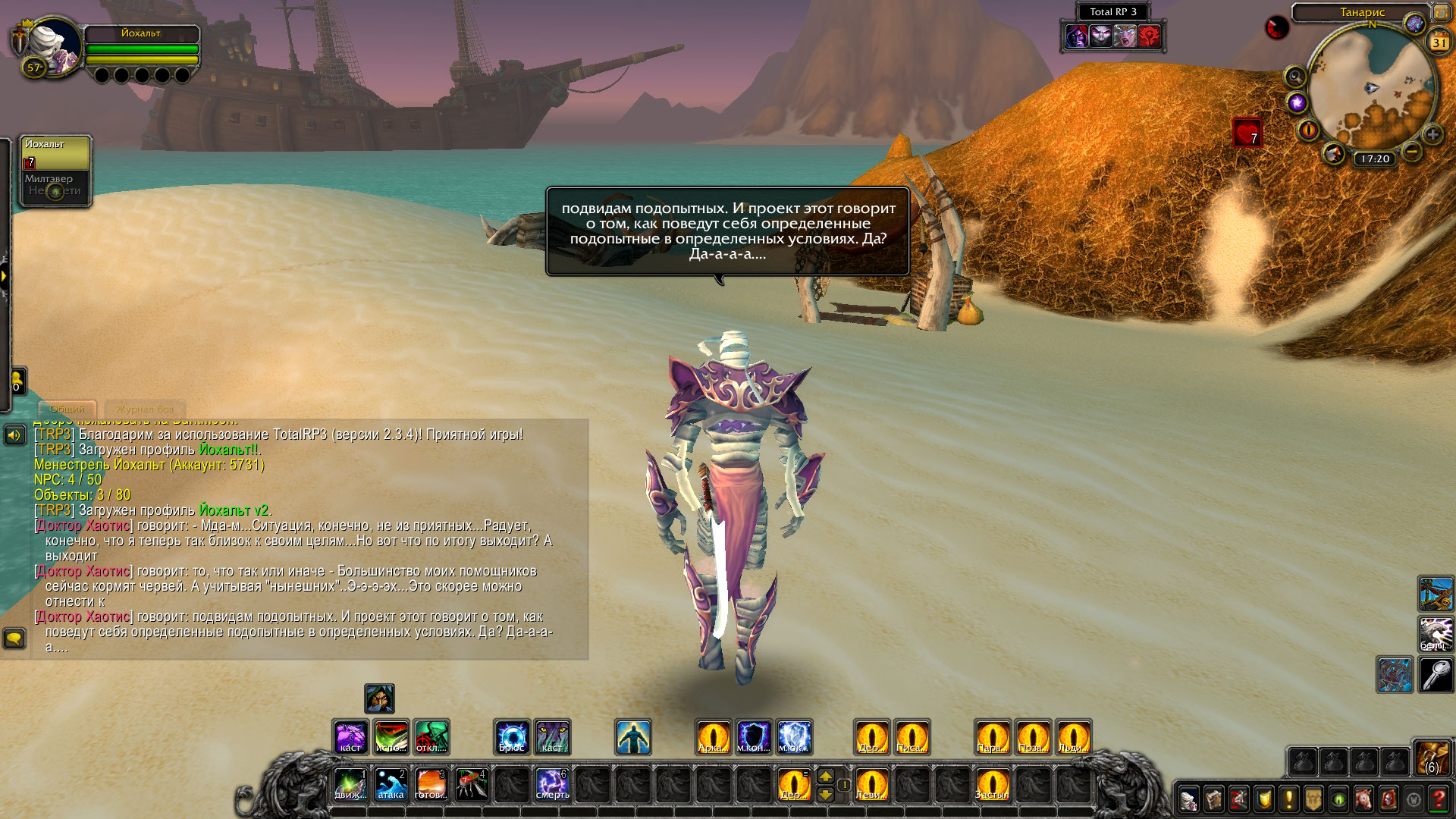Click the Horde emblem in Total RP 3 toolbar
This screenshot has height=819, width=1456.
coord(1149,36)
